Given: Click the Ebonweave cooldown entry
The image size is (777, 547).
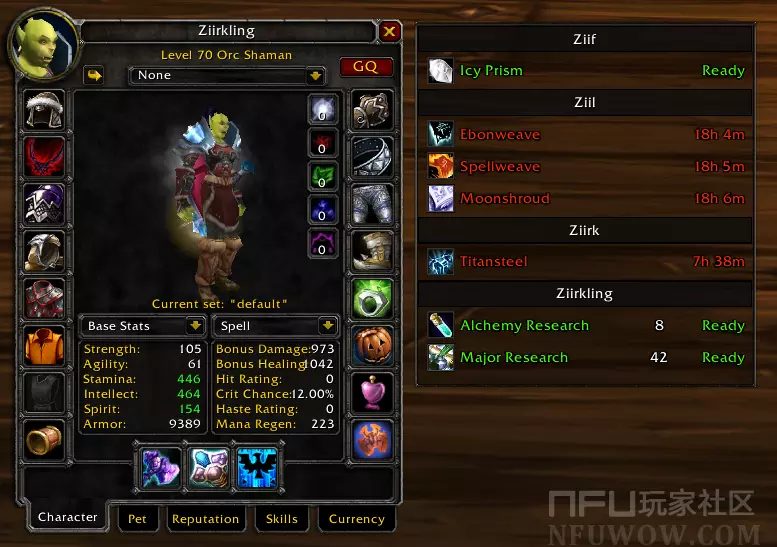Looking at the screenshot, I should 585,134.
